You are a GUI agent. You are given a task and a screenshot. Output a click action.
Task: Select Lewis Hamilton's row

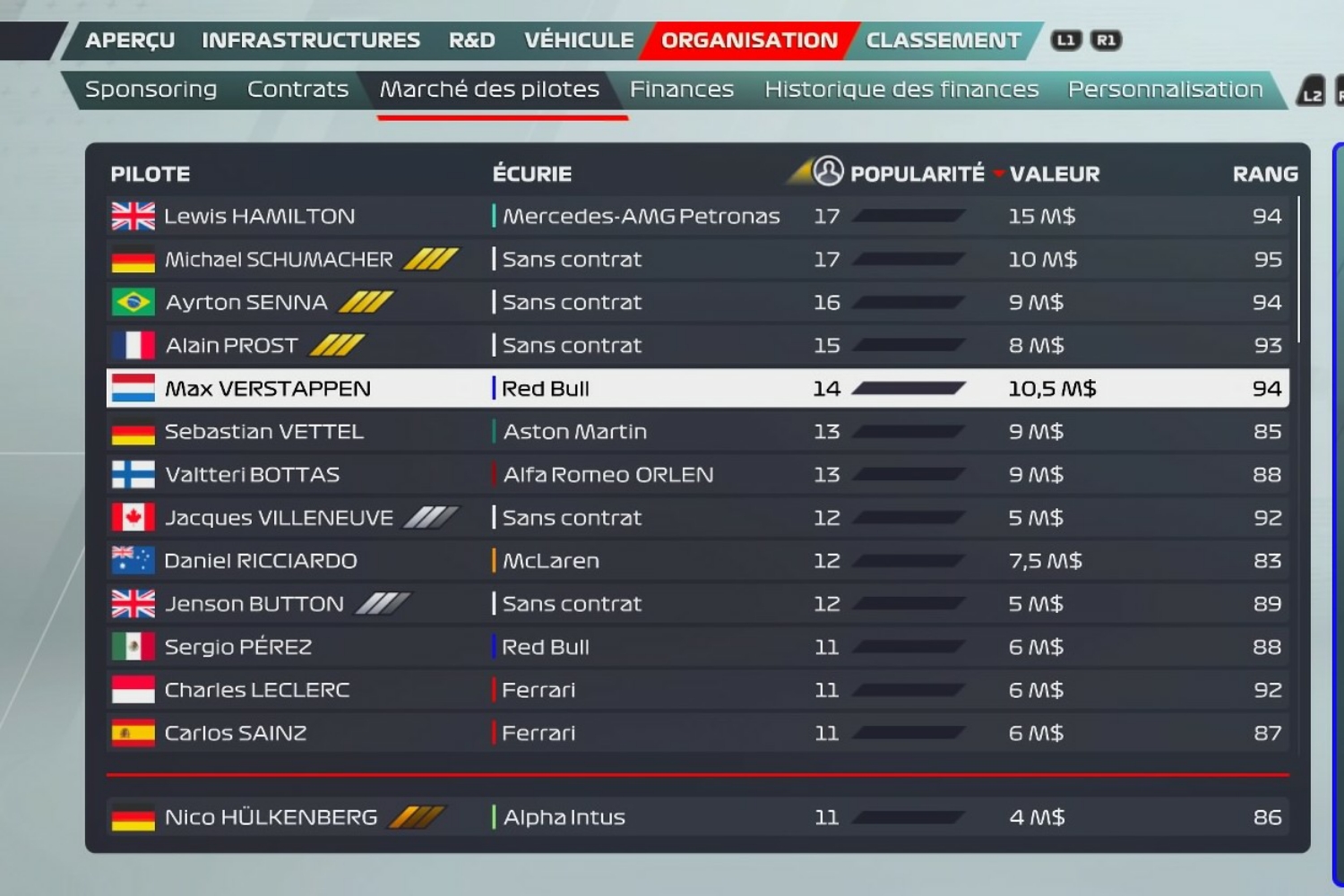pos(259,216)
